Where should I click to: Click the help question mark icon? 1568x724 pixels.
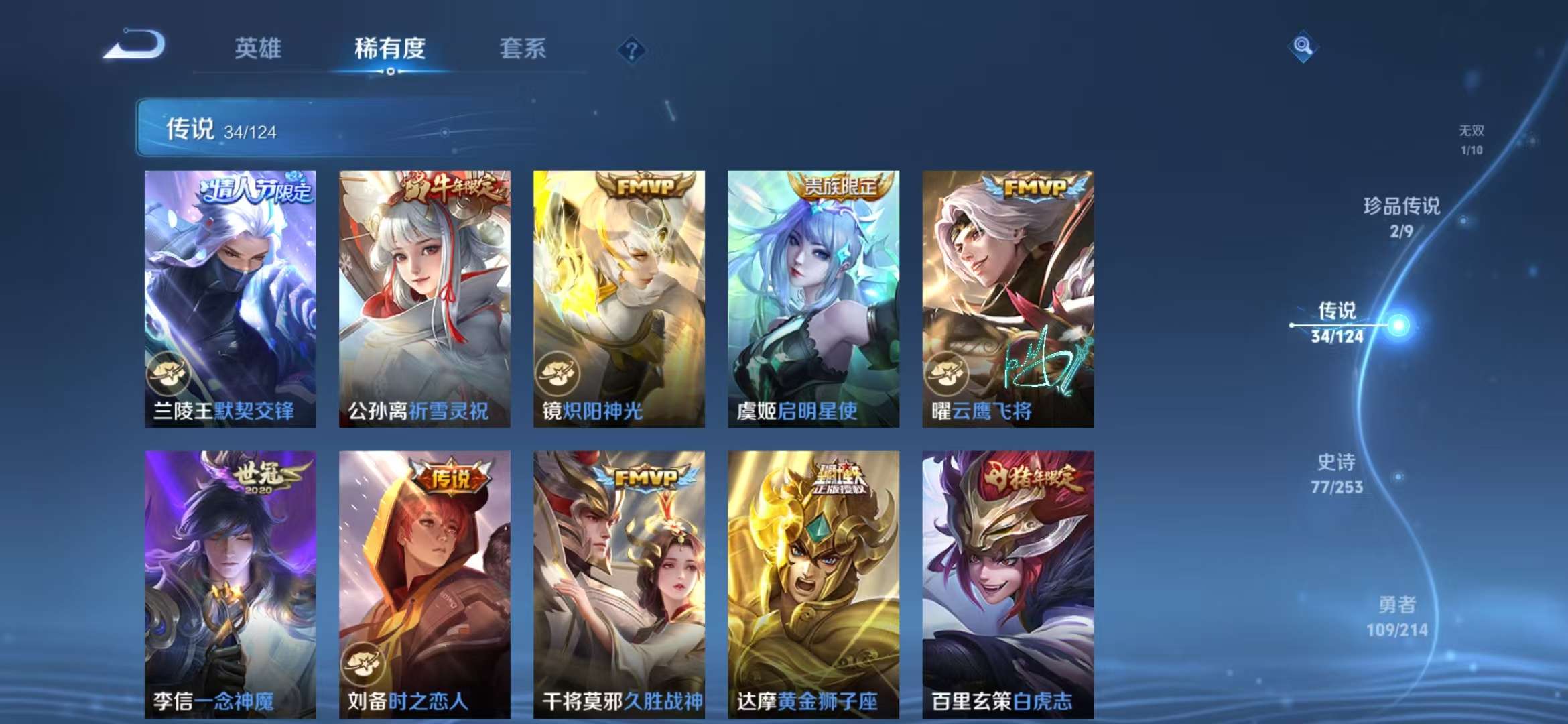[x=631, y=50]
